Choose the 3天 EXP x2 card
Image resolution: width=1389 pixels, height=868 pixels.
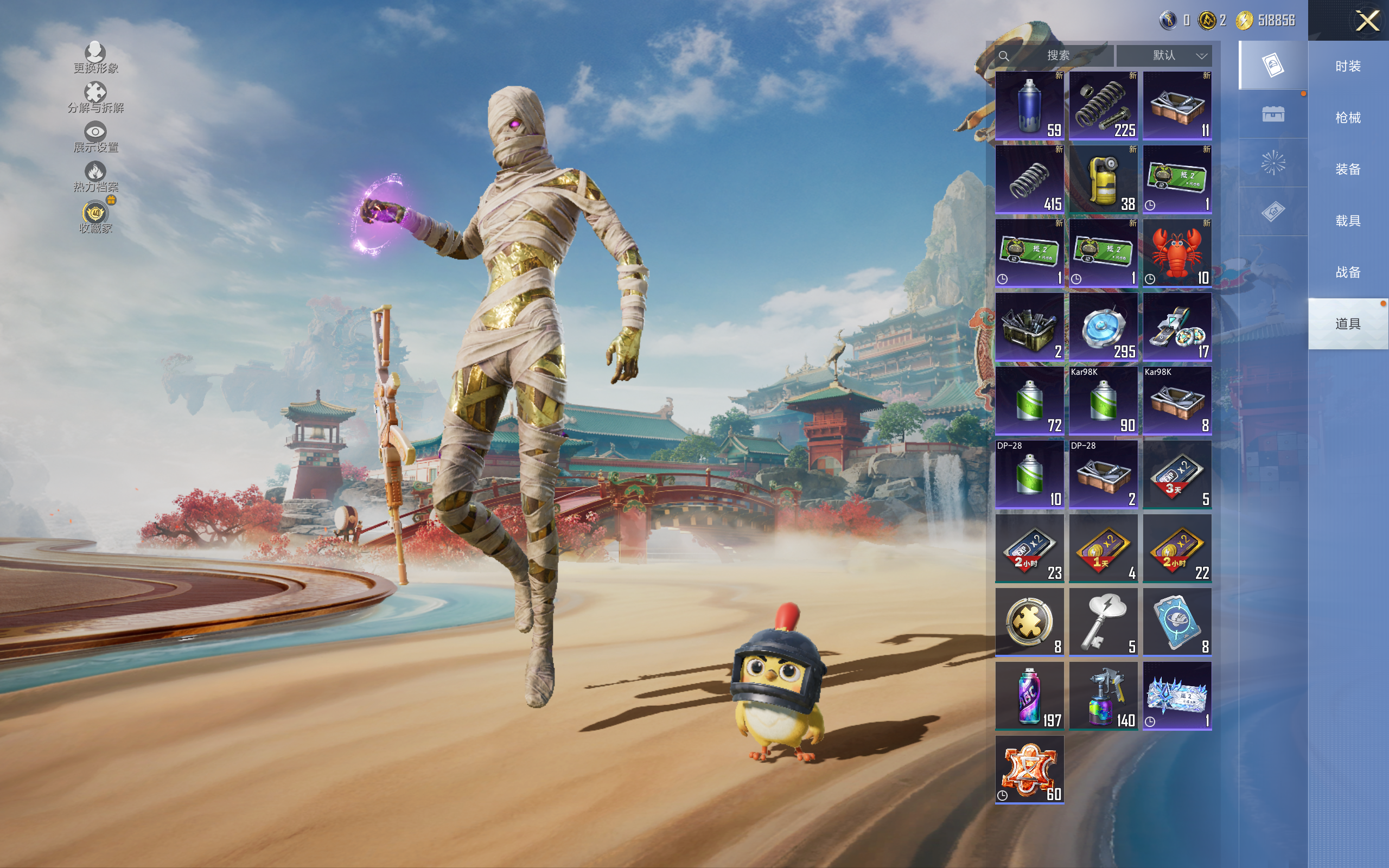[x=1177, y=475]
